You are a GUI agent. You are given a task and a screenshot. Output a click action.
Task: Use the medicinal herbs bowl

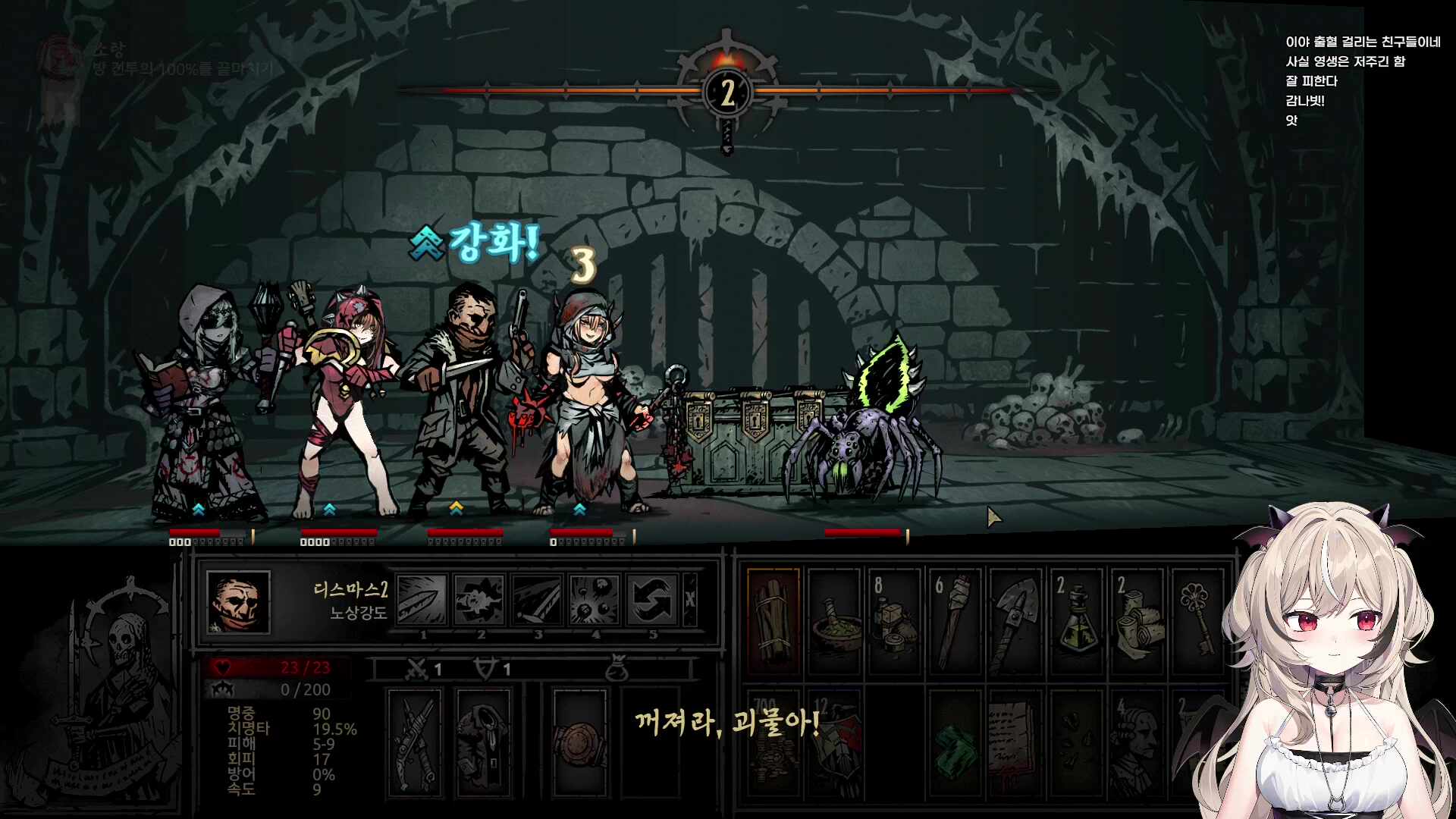point(834,622)
